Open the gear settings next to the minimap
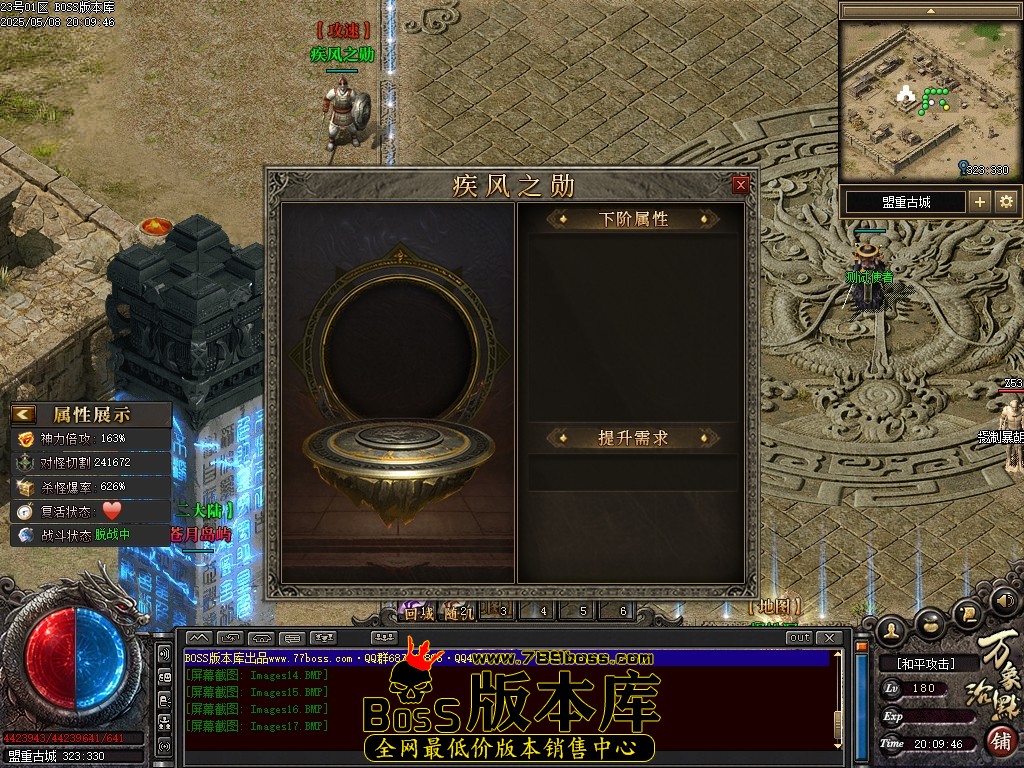The width and height of the screenshot is (1024, 768). click(x=1006, y=202)
